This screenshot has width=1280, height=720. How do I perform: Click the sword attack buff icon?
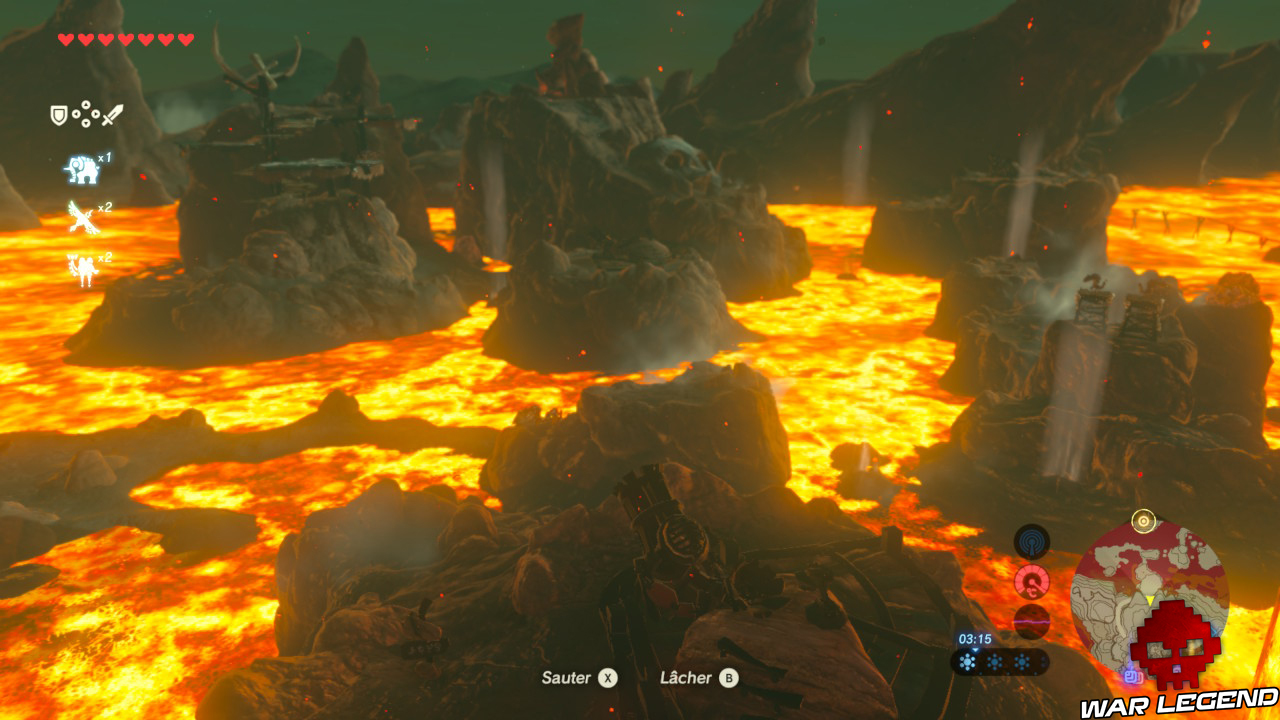click(x=113, y=113)
